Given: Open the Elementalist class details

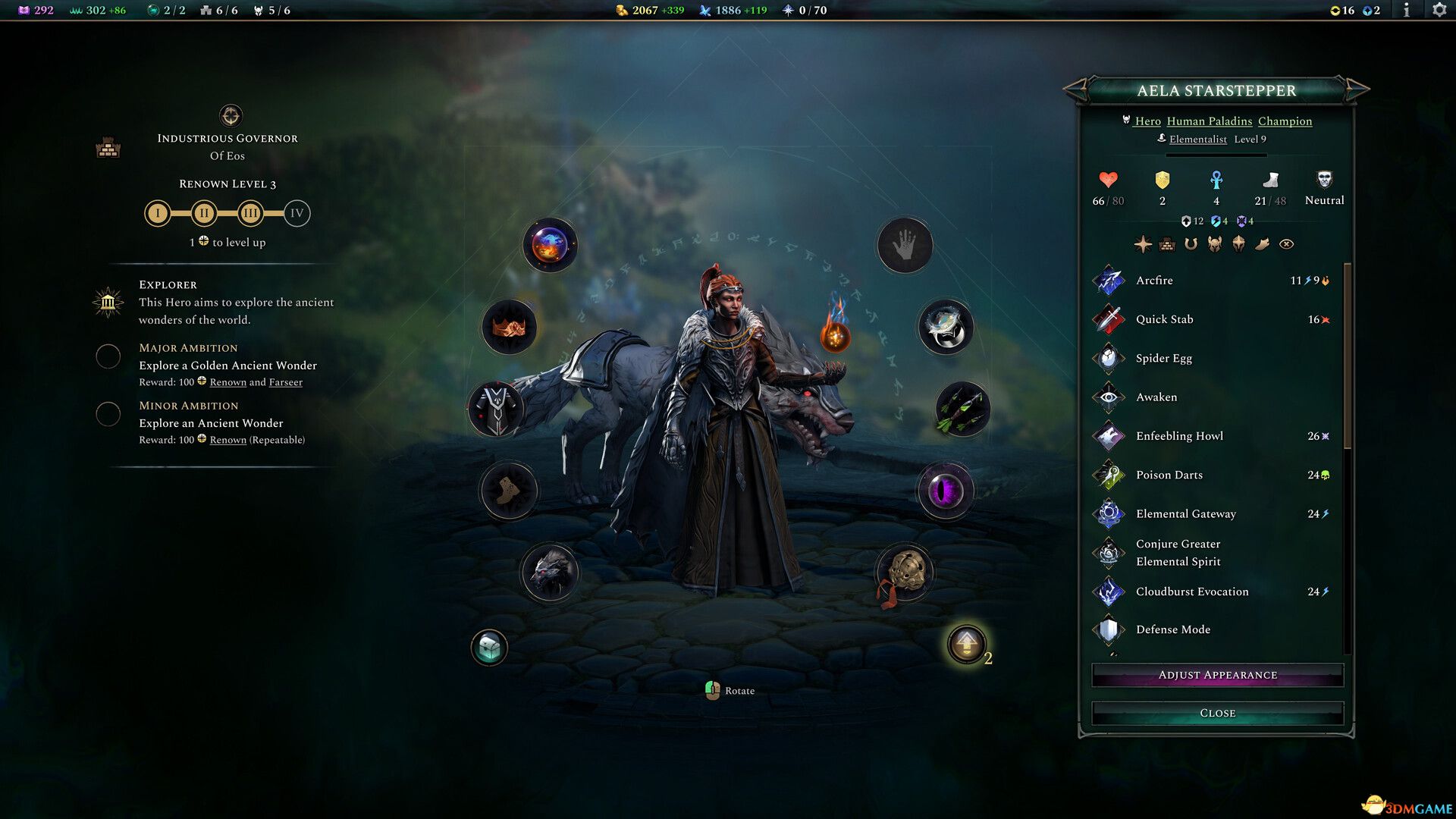Looking at the screenshot, I should [x=1200, y=140].
